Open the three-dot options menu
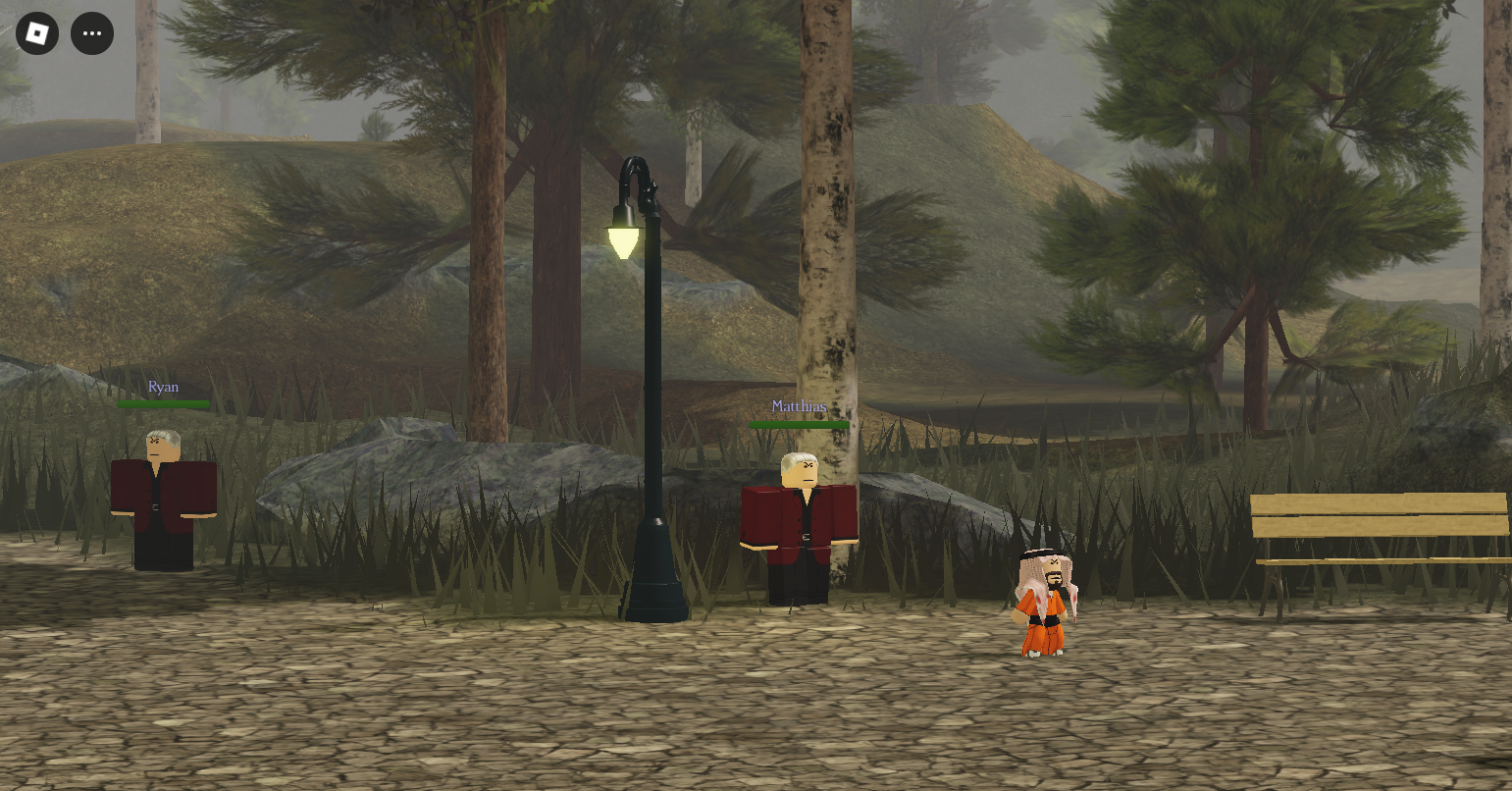Viewport: 1512px width, 791px height. click(x=92, y=33)
